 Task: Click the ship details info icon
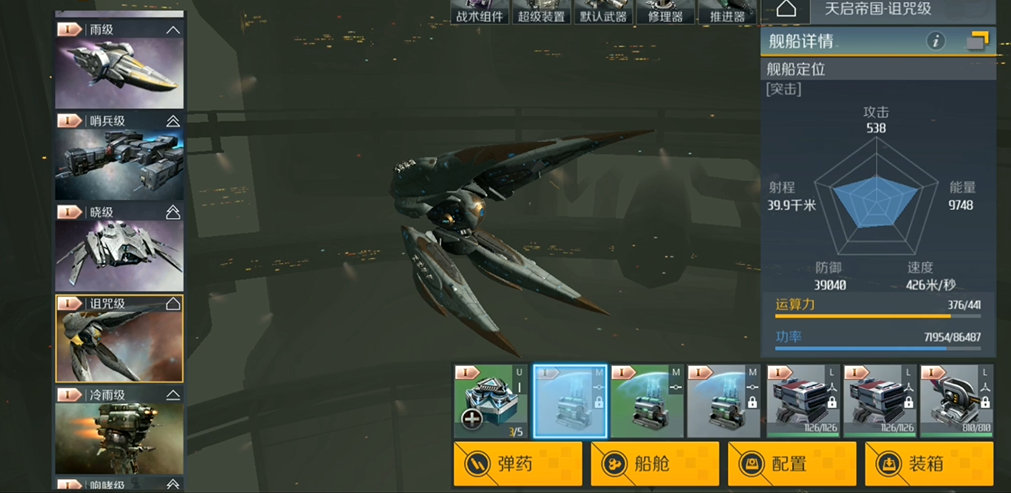pyautogui.click(x=936, y=41)
